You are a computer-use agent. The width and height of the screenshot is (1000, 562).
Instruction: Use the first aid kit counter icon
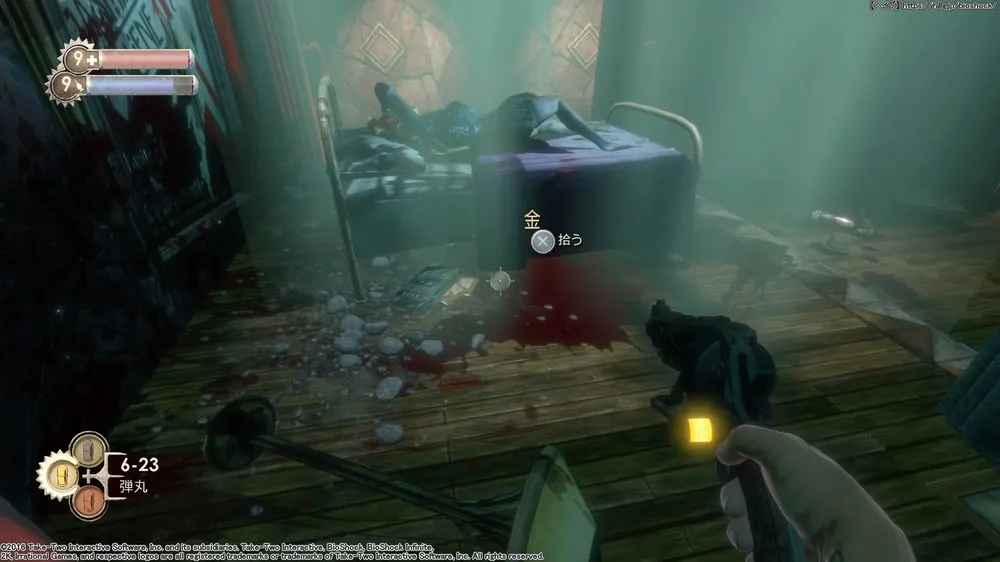80,59
